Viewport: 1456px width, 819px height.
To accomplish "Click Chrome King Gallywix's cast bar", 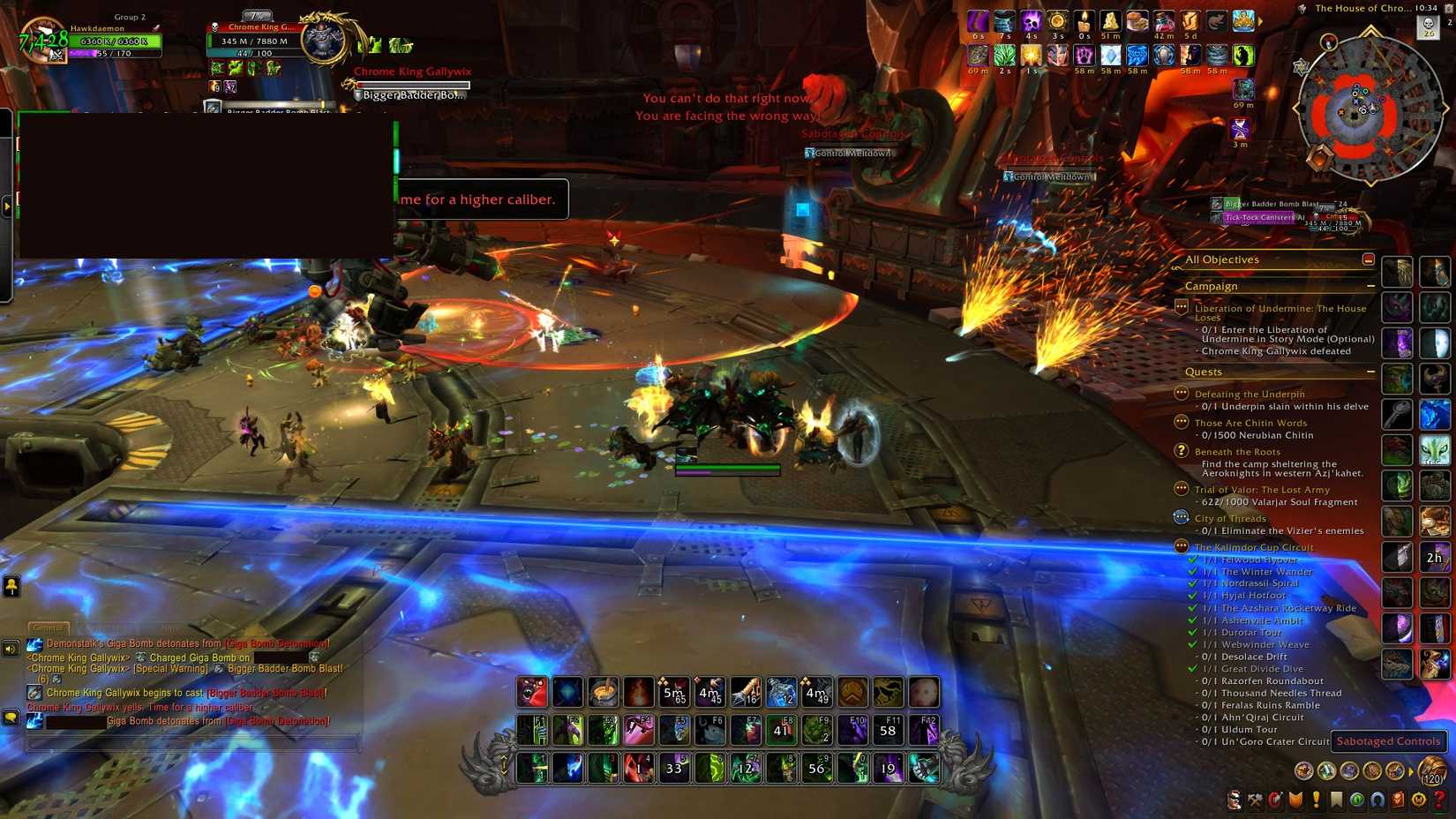I will [x=411, y=85].
